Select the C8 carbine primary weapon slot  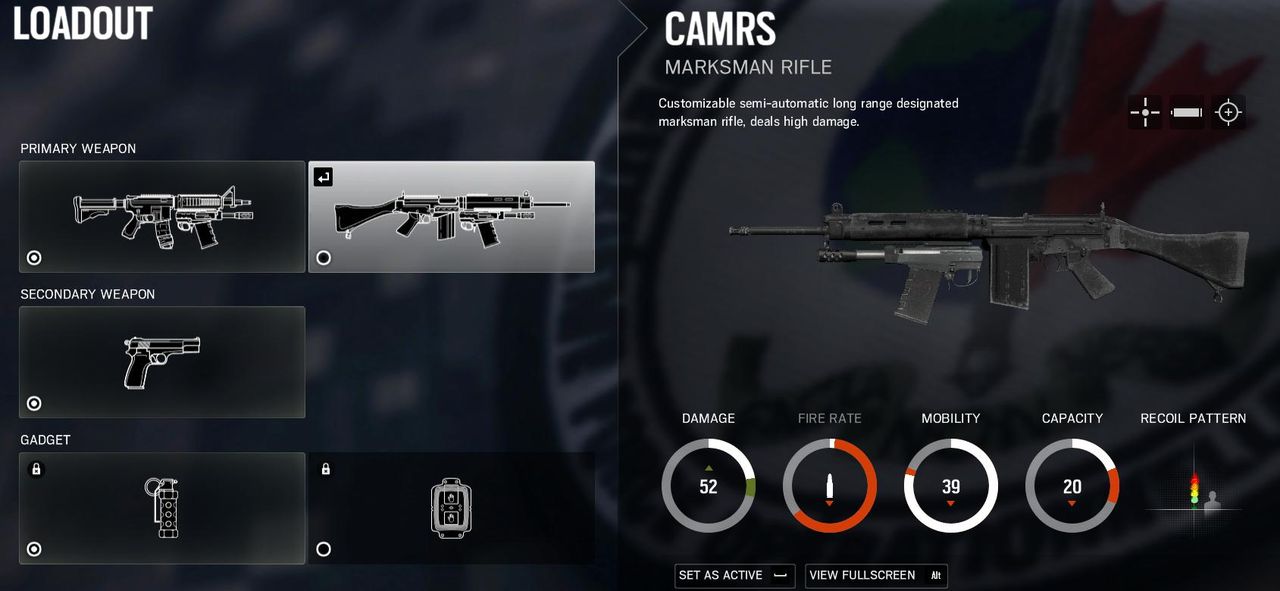[162, 216]
